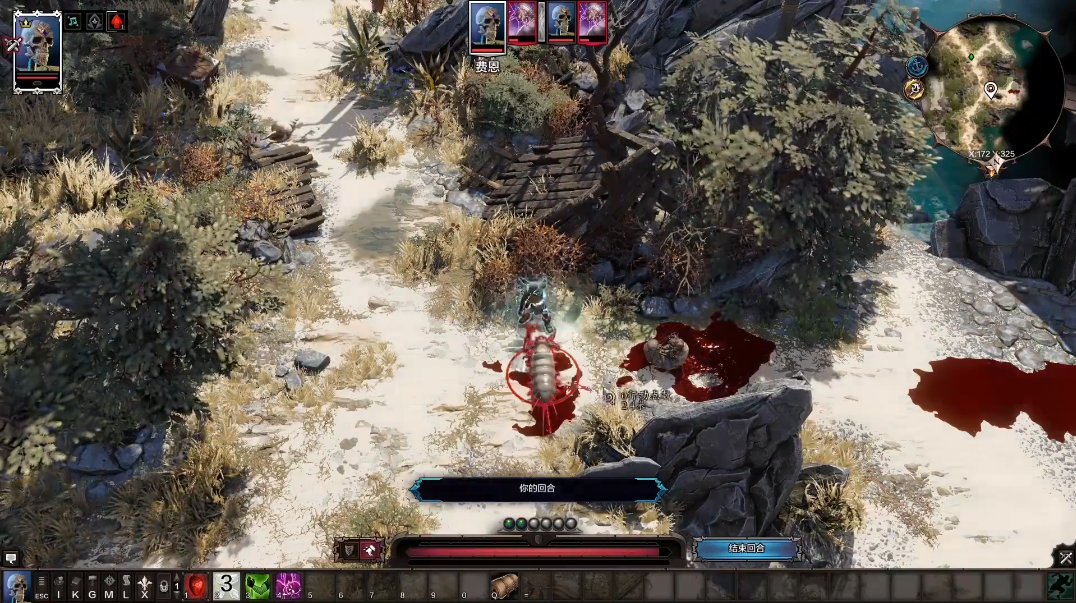The image size is (1076, 603).
Task: Open the ESC game menu button
Action: coord(41,586)
